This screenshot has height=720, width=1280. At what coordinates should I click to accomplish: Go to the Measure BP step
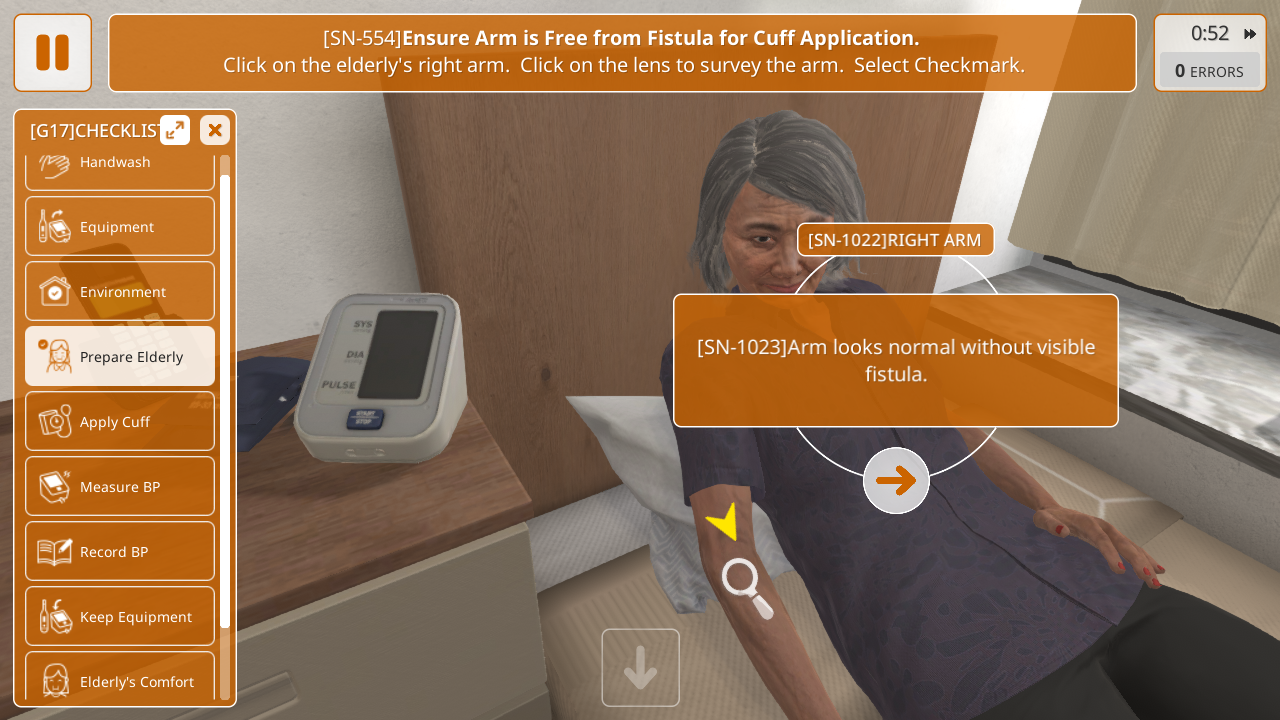click(x=120, y=487)
